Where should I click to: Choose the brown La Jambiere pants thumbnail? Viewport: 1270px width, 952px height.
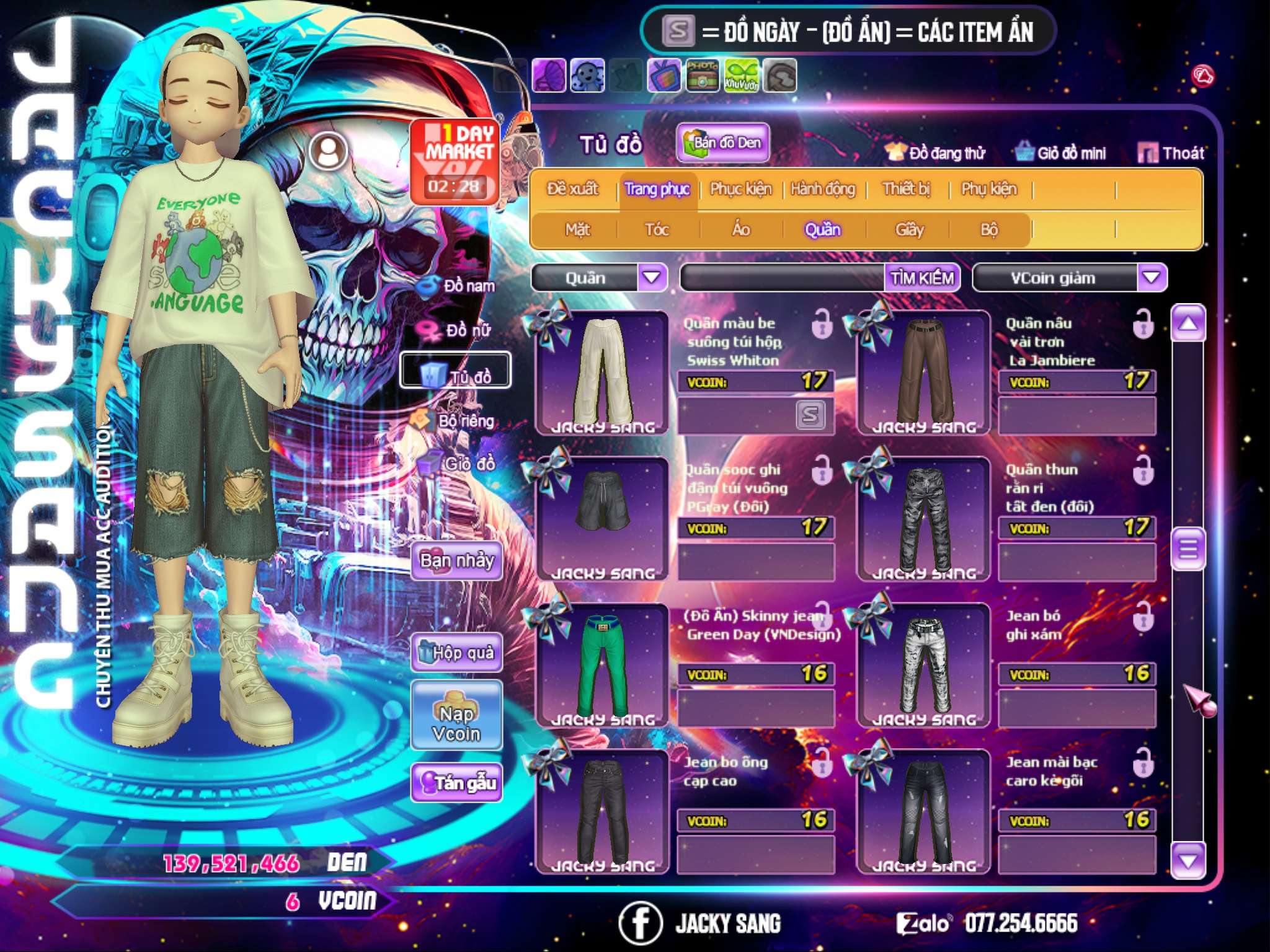[924, 372]
